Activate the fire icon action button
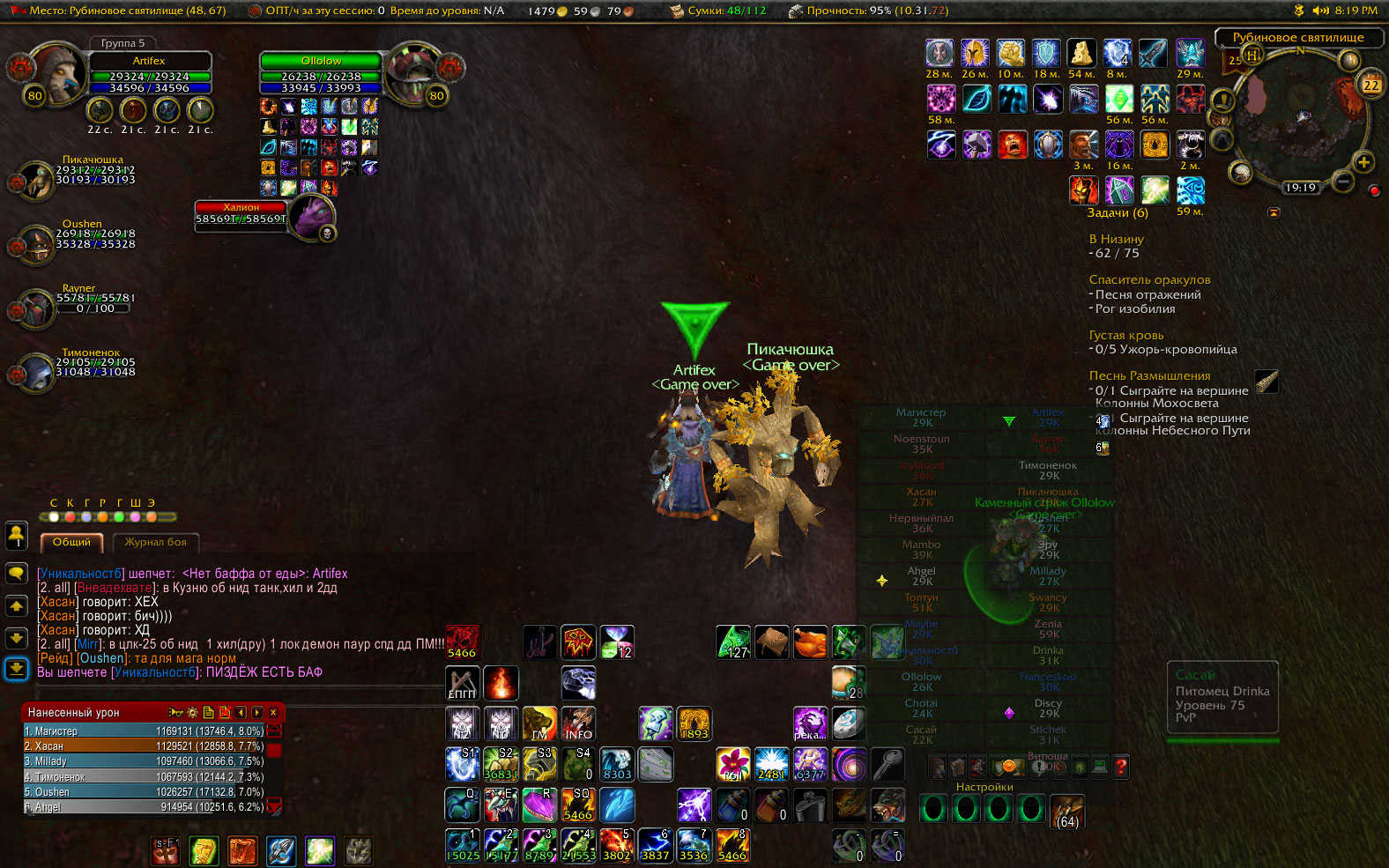Screen dimensions: 1389x868 [x=501, y=683]
